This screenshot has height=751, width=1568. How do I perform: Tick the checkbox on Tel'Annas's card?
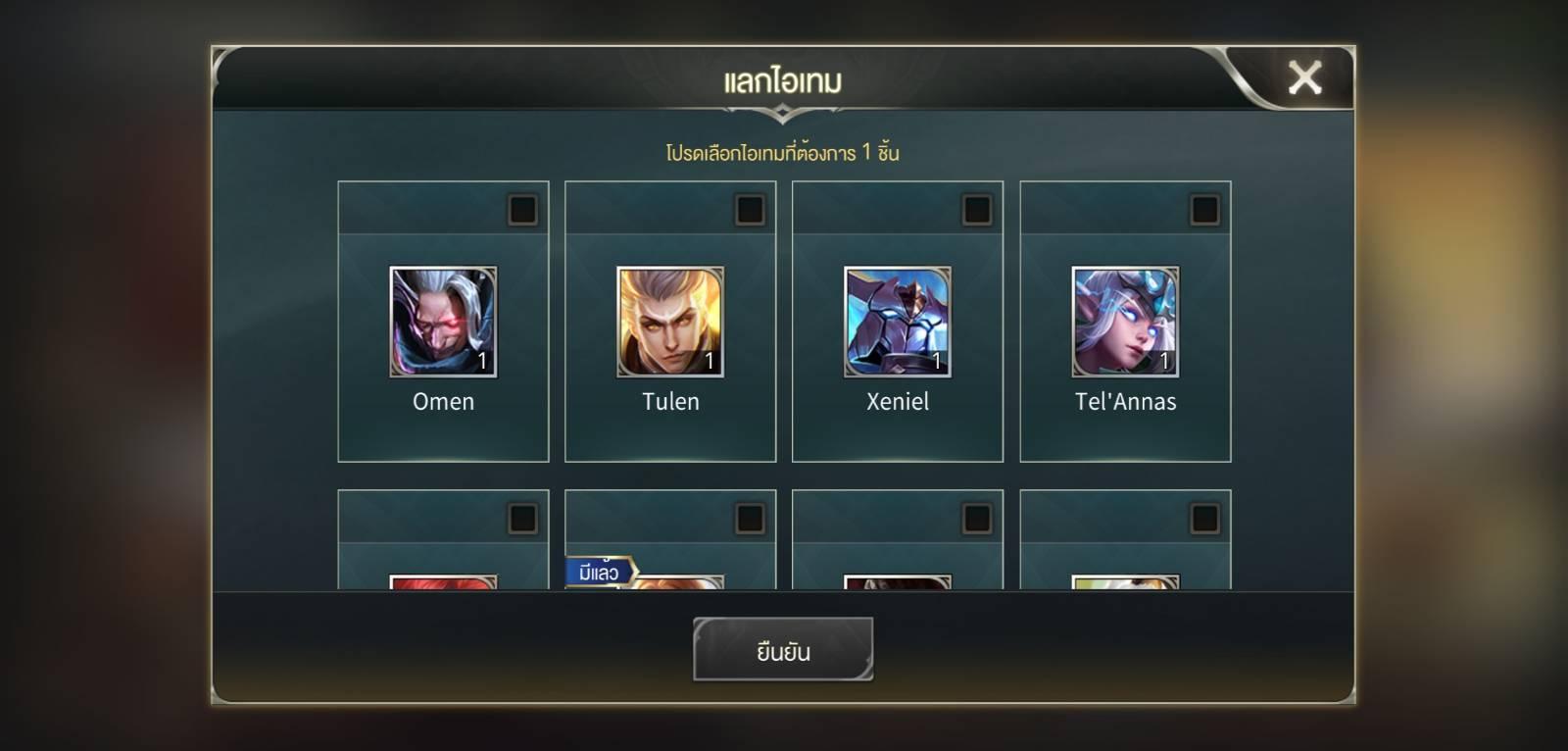click(1204, 210)
